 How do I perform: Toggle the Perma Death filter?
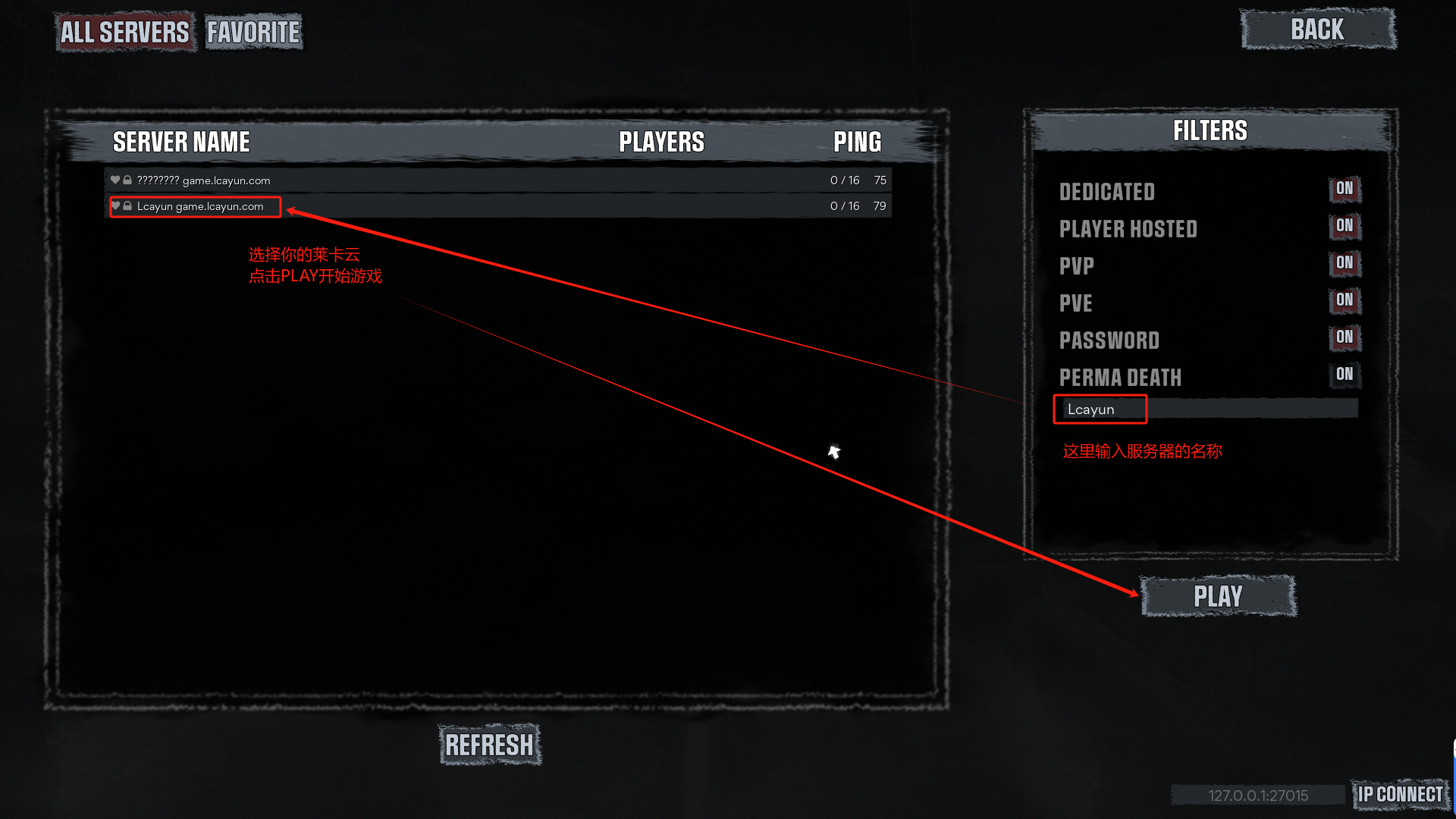[x=1345, y=375]
